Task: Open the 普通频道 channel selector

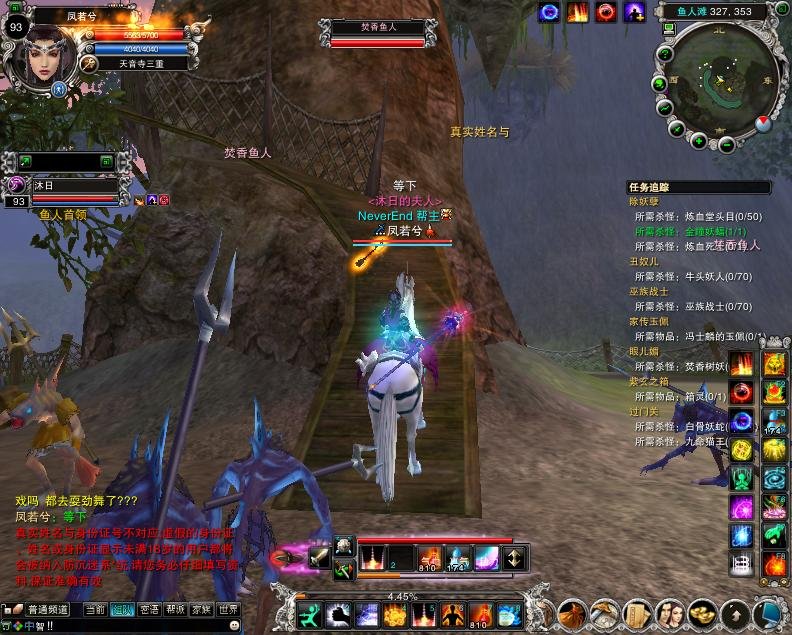Action: (47, 609)
